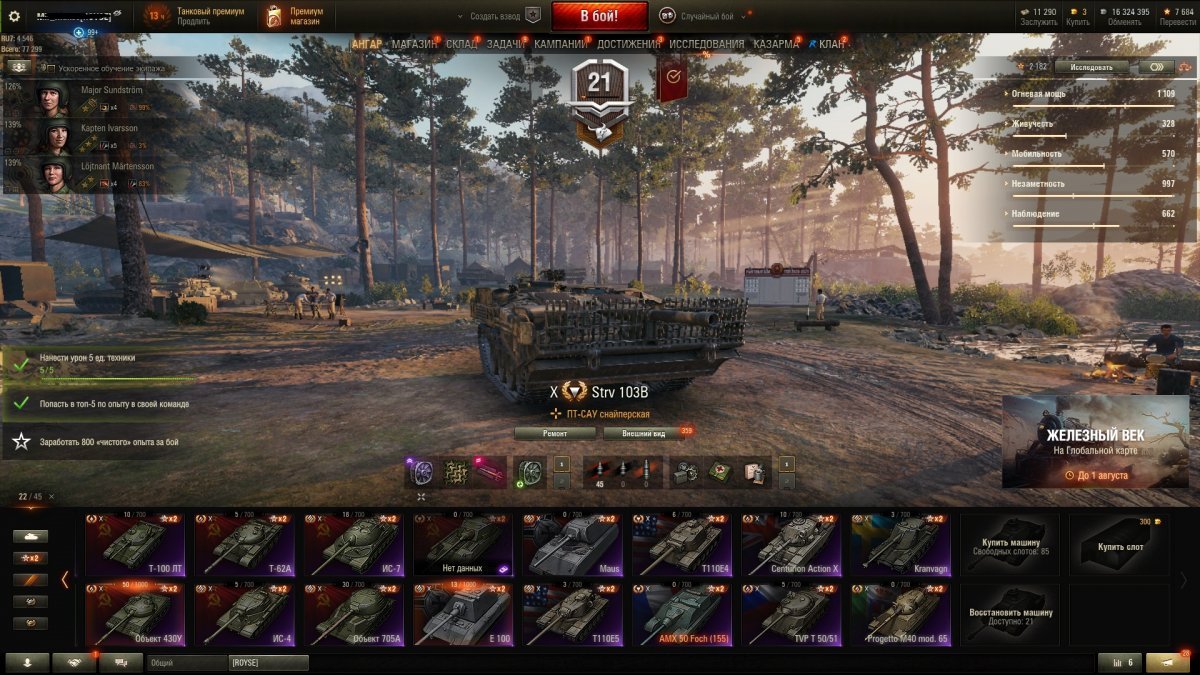
Task: Open the ИССЛЕДОВАНИЯ tab
Action: pyautogui.click(x=706, y=44)
